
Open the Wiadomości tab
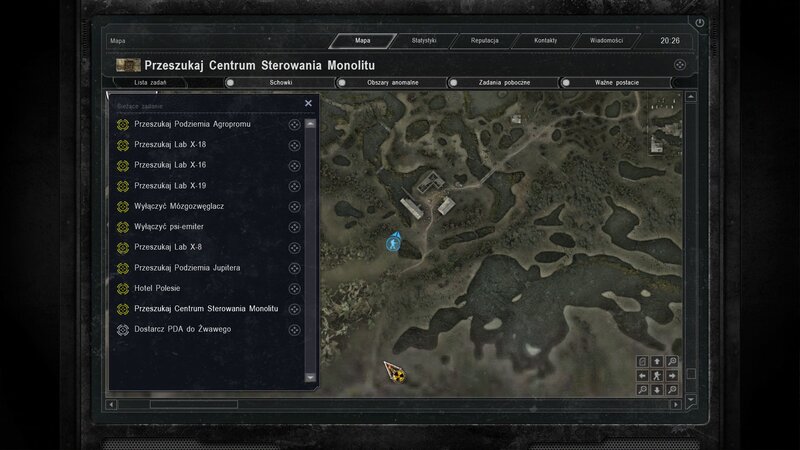click(606, 41)
